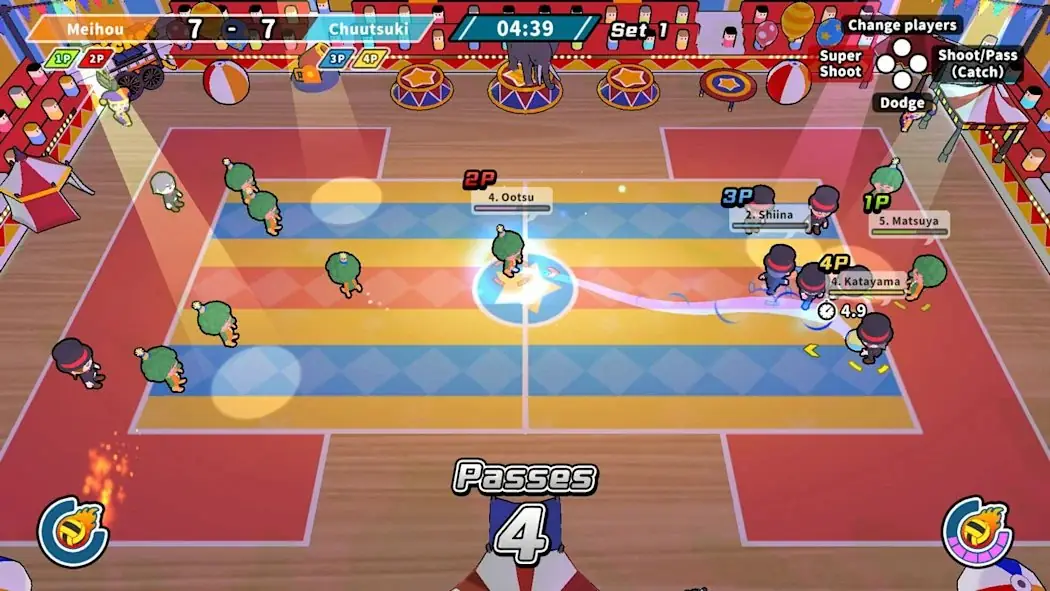Select the 4. Ootsu player name tag

(x=511, y=198)
